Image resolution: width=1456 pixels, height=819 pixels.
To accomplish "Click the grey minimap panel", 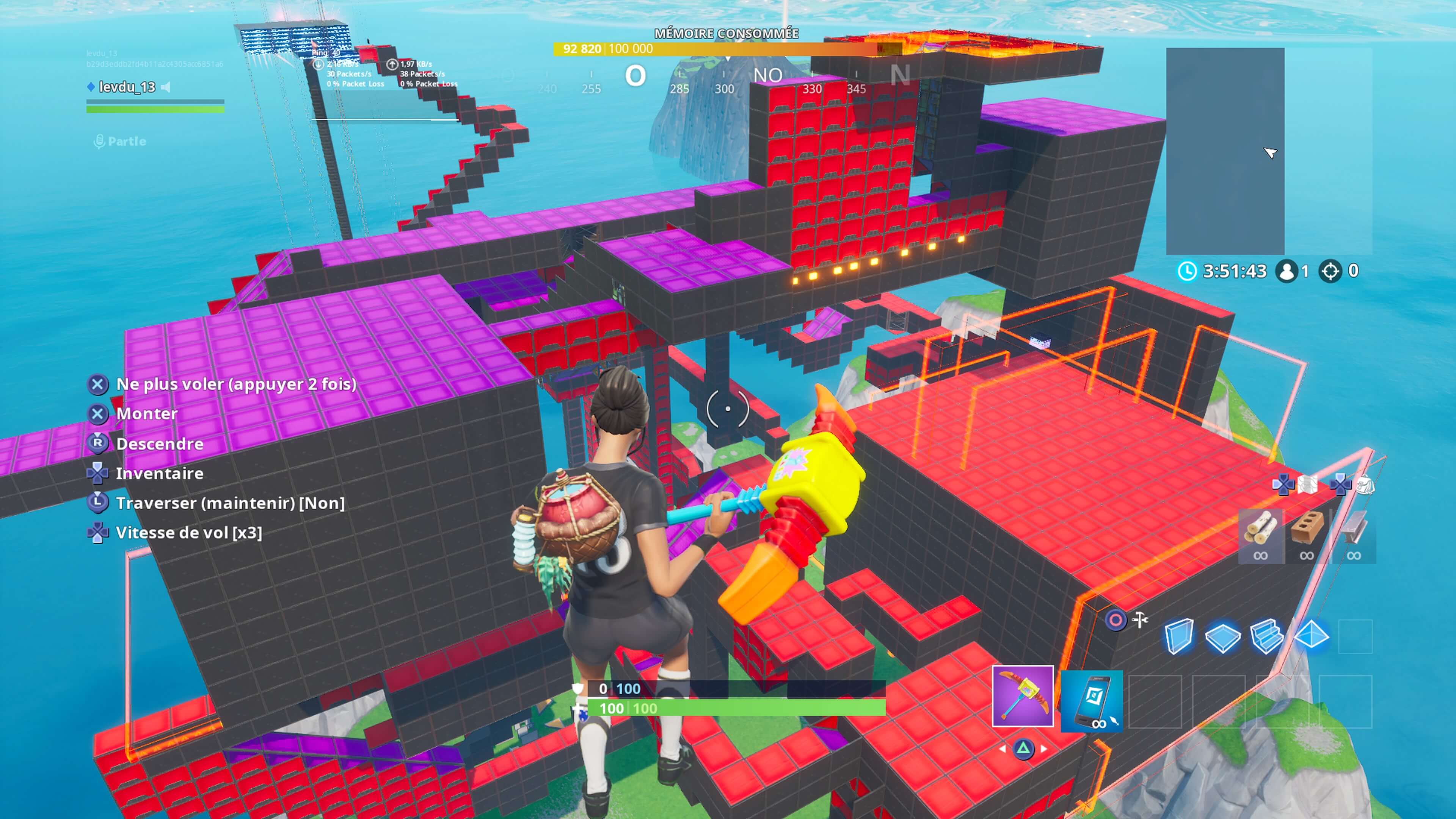I will click(1225, 151).
